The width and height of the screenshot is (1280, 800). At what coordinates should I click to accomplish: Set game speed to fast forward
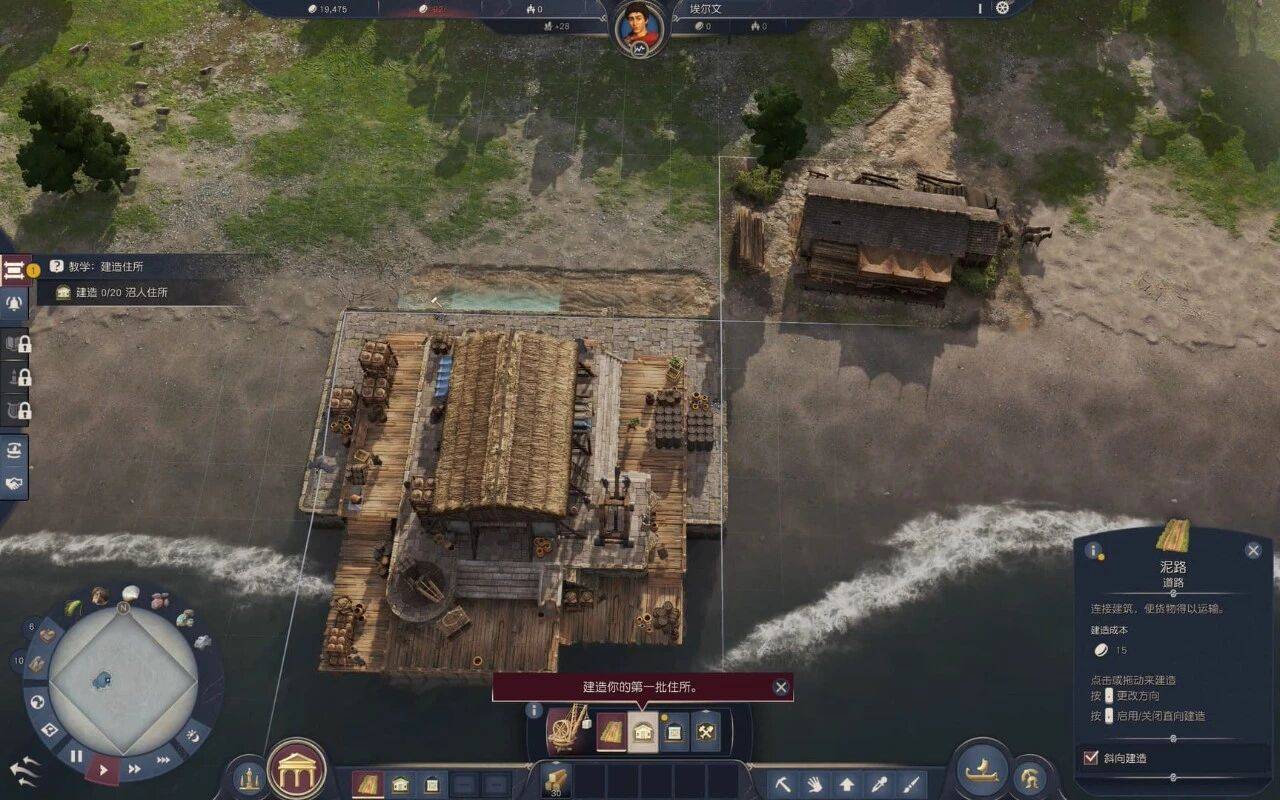coord(134,769)
